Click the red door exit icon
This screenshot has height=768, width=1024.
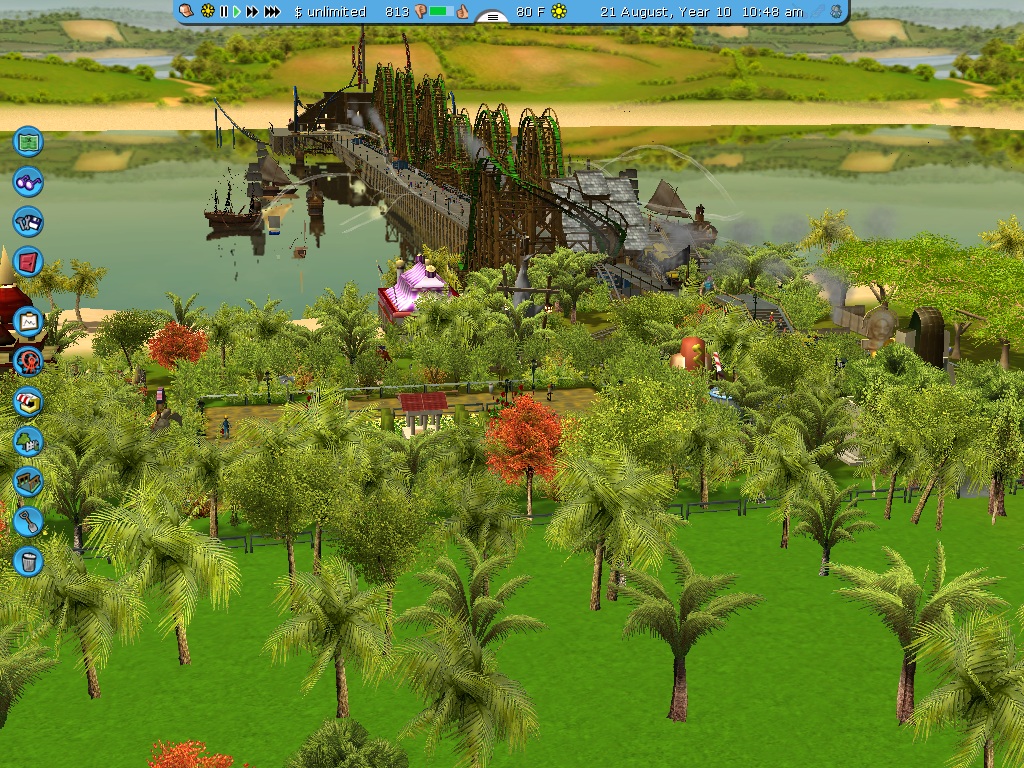tap(28, 263)
